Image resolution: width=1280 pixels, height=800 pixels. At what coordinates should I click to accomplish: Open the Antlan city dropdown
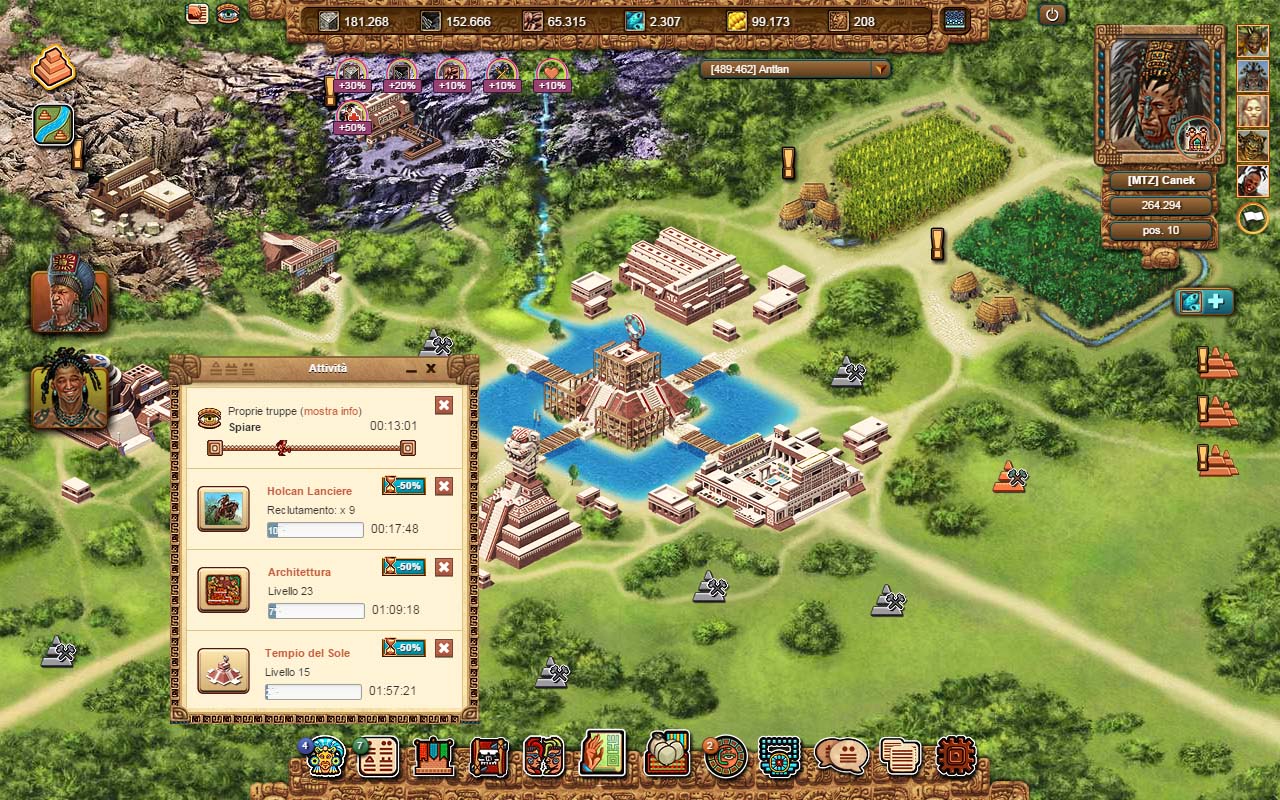pos(880,69)
